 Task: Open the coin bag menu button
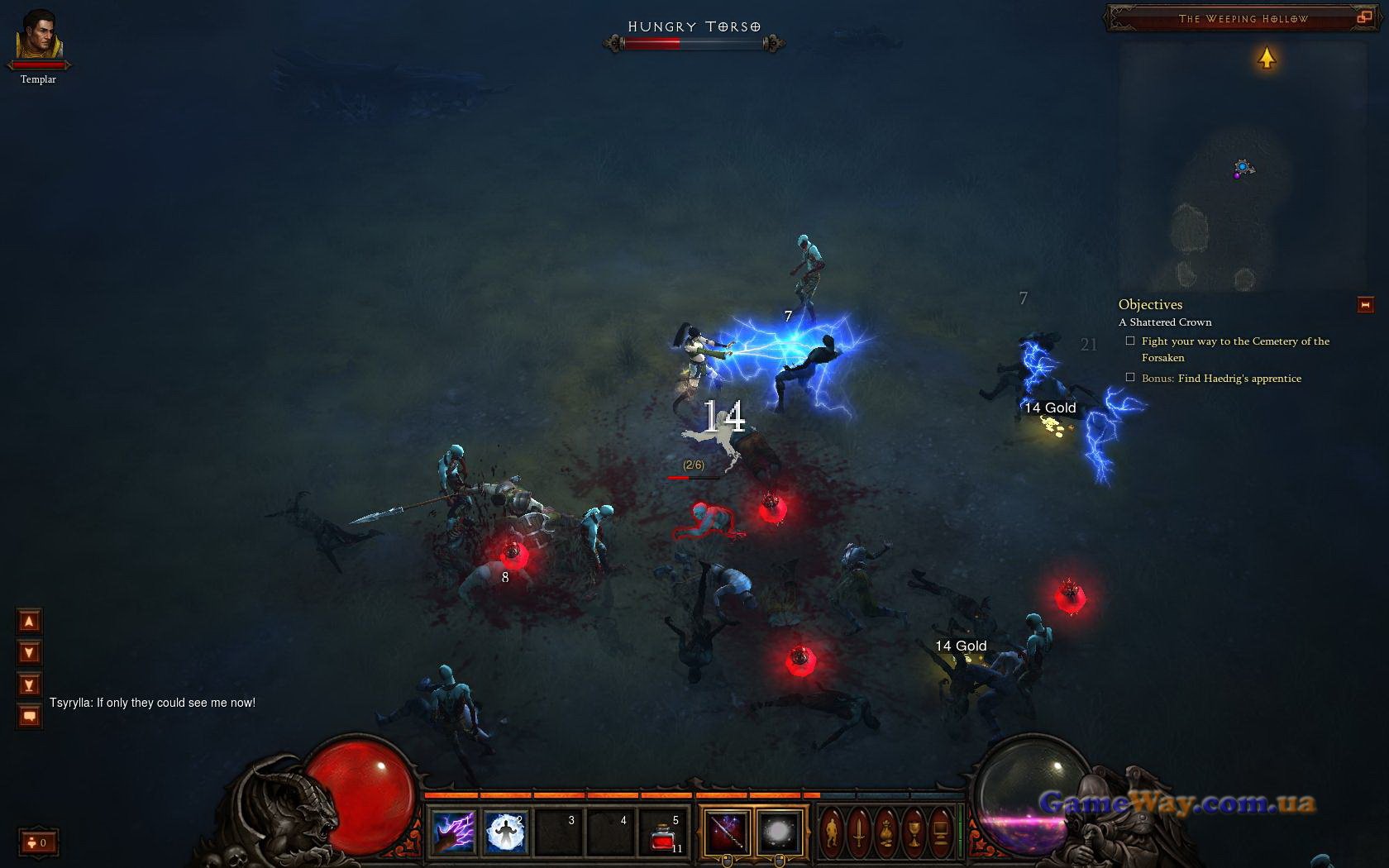886,831
